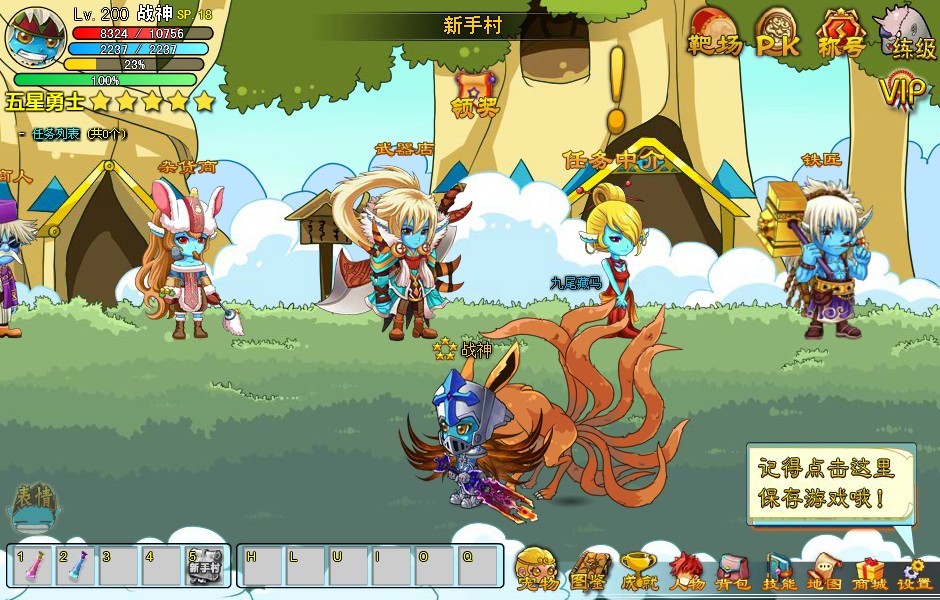
Task: Visit the 商城 gift shop
Action: (x=869, y=571)
